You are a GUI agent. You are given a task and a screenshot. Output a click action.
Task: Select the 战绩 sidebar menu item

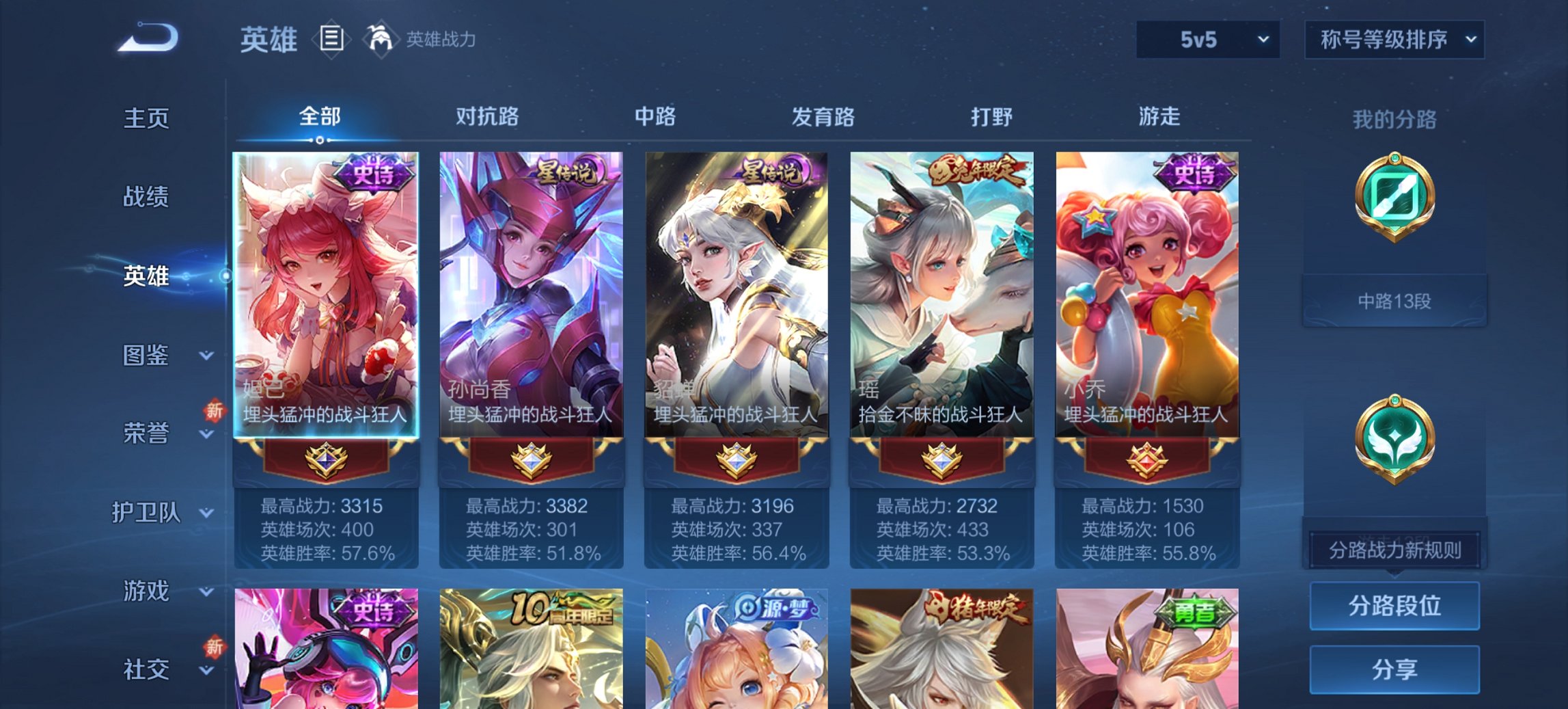146,198
